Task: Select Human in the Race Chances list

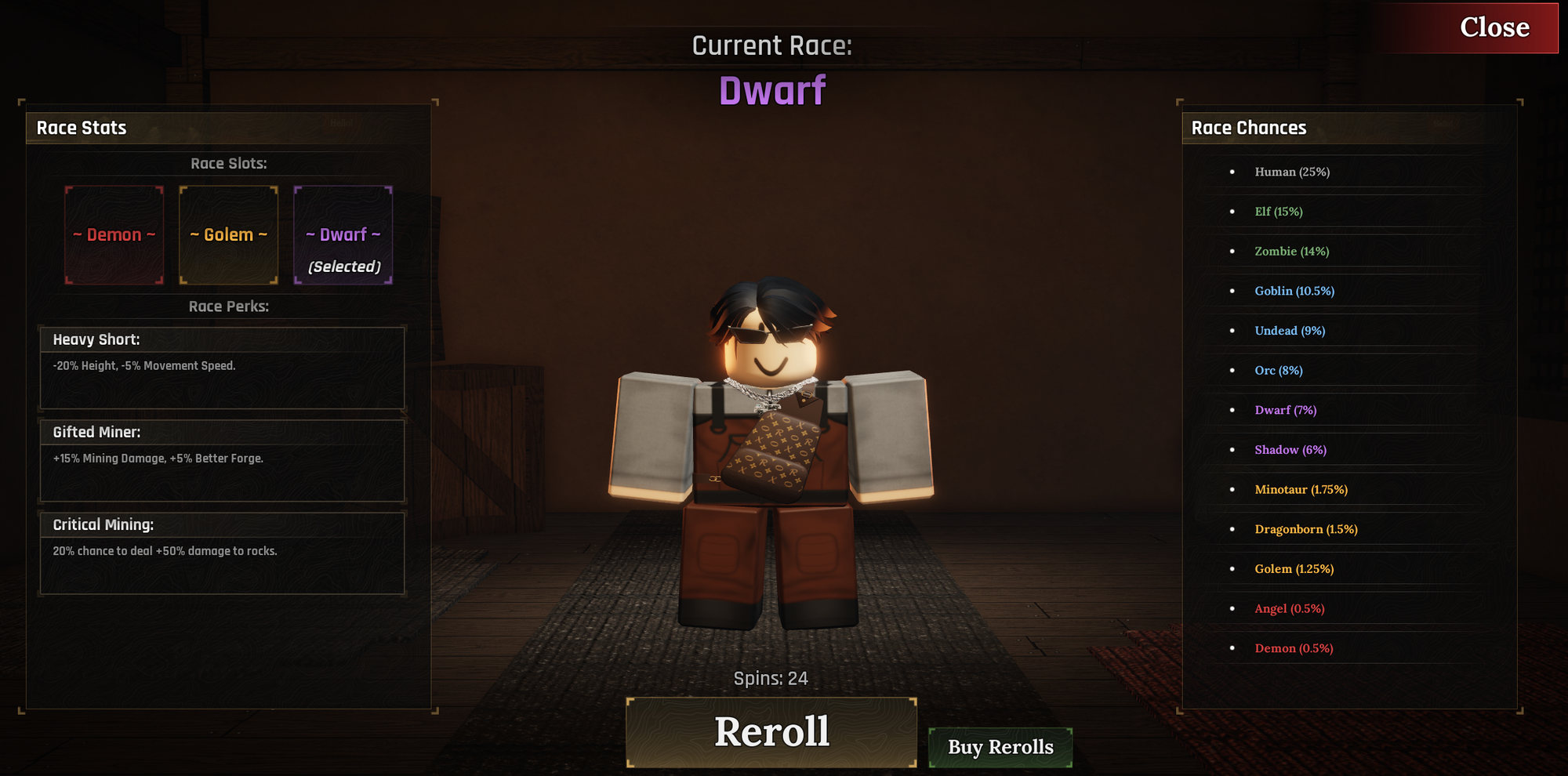Action: [x=1292, y=172]
